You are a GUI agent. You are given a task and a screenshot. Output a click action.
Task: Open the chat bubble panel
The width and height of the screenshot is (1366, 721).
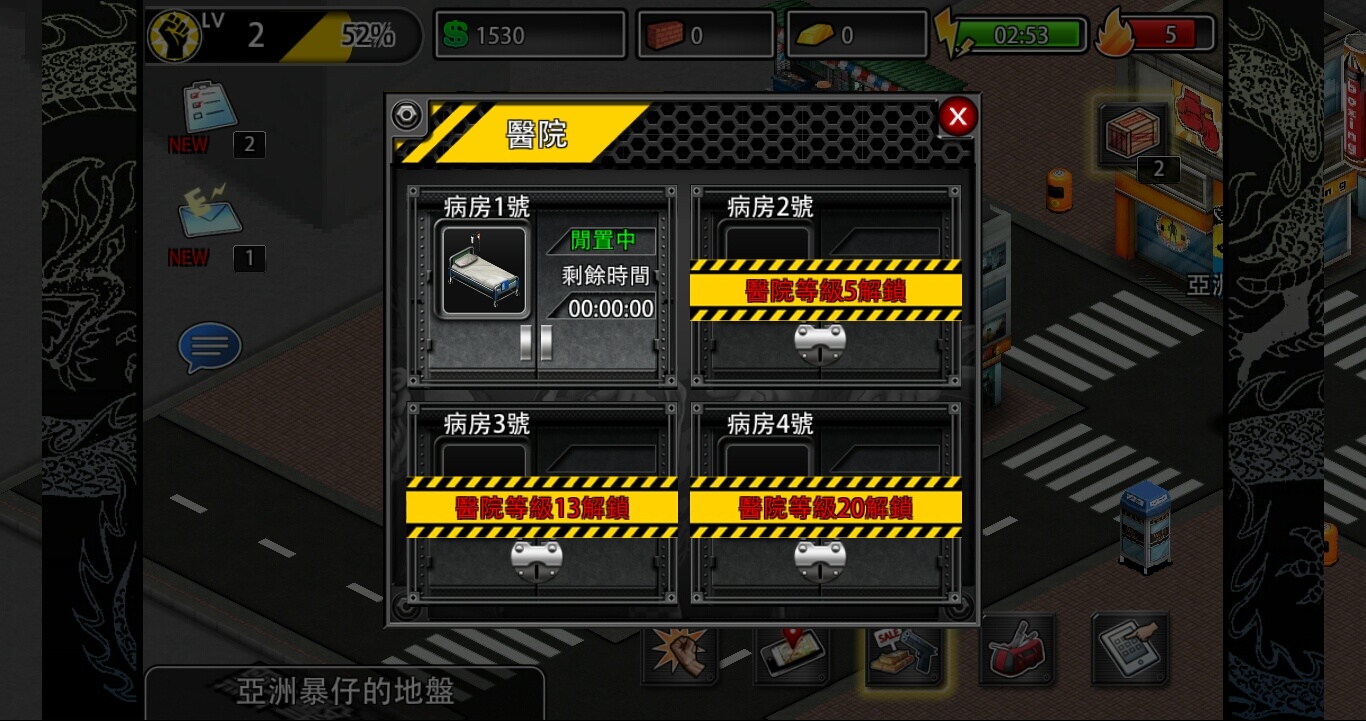[x=209, y=347]
